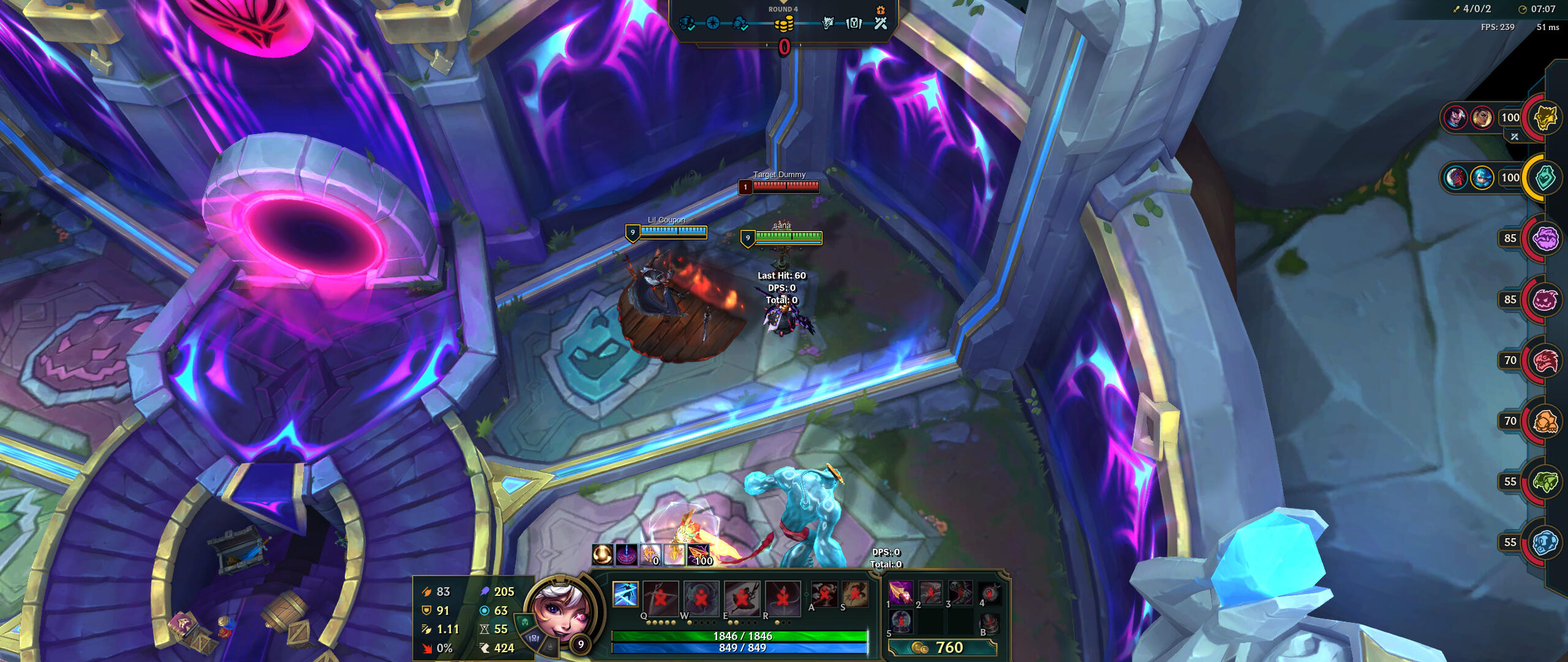Click the crossed swords icon on round tracker
This screenshot has width=1568, height=662.
[880, 23]
